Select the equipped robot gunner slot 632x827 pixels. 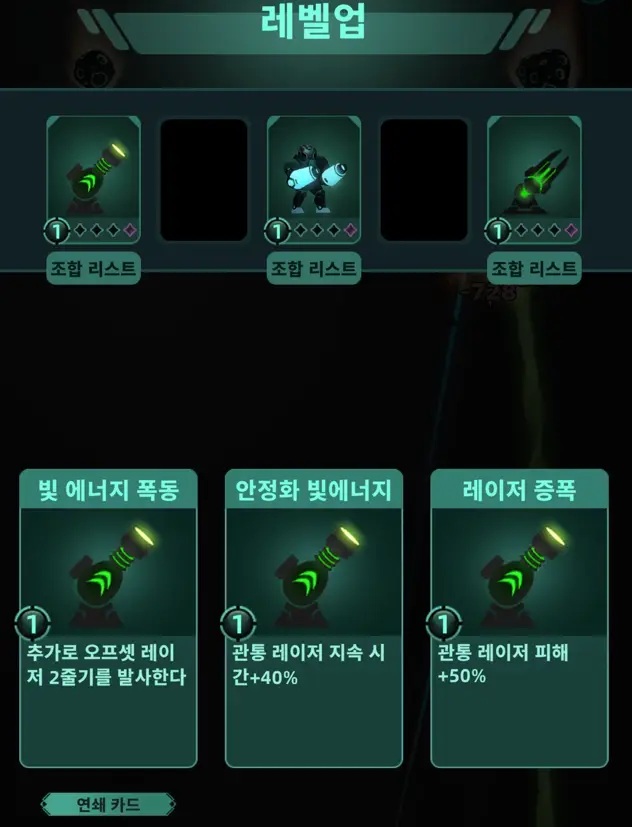[x=314, y=180]
